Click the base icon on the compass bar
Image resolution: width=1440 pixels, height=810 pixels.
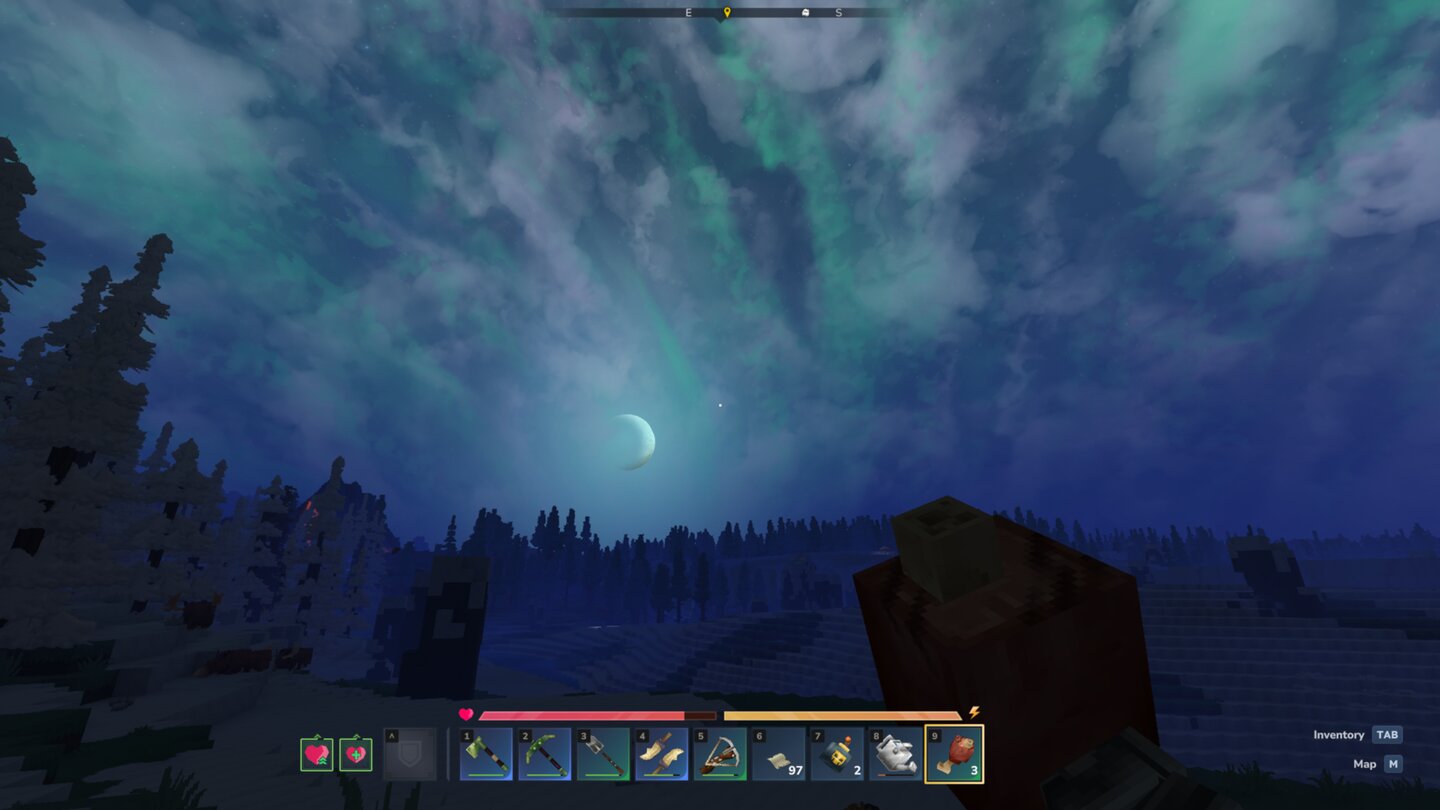pyautogui.click(x=806, y=13)
